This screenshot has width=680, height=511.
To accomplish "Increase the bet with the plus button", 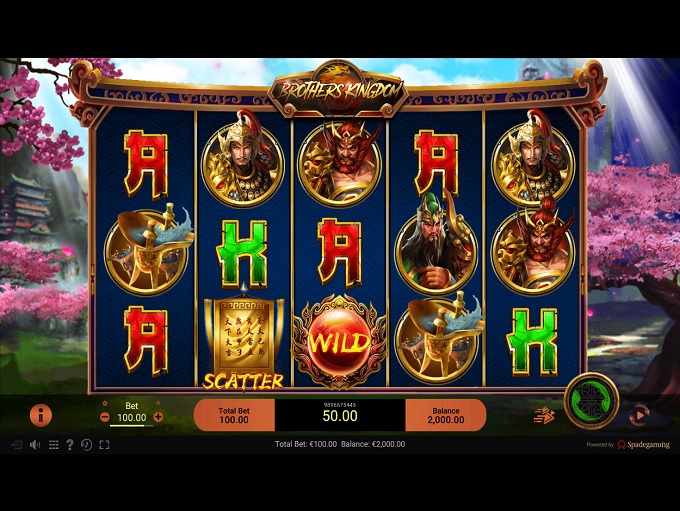I will (x=158, y=416).
